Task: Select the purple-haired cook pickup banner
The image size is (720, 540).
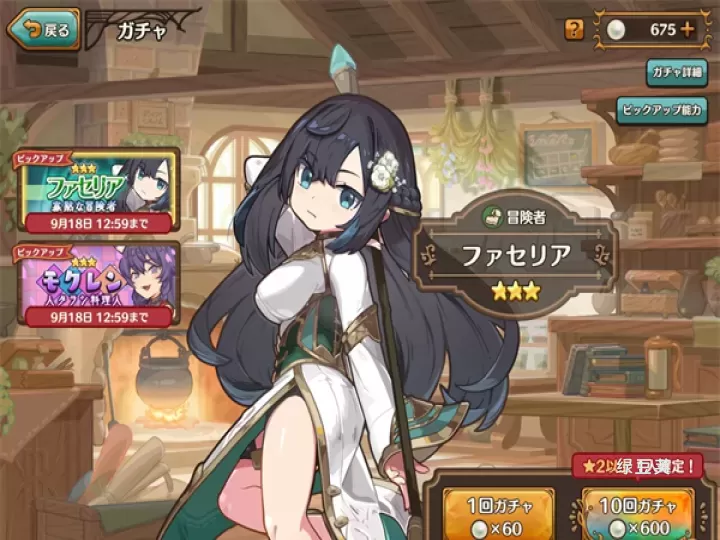Action: (x=96, y=283)
